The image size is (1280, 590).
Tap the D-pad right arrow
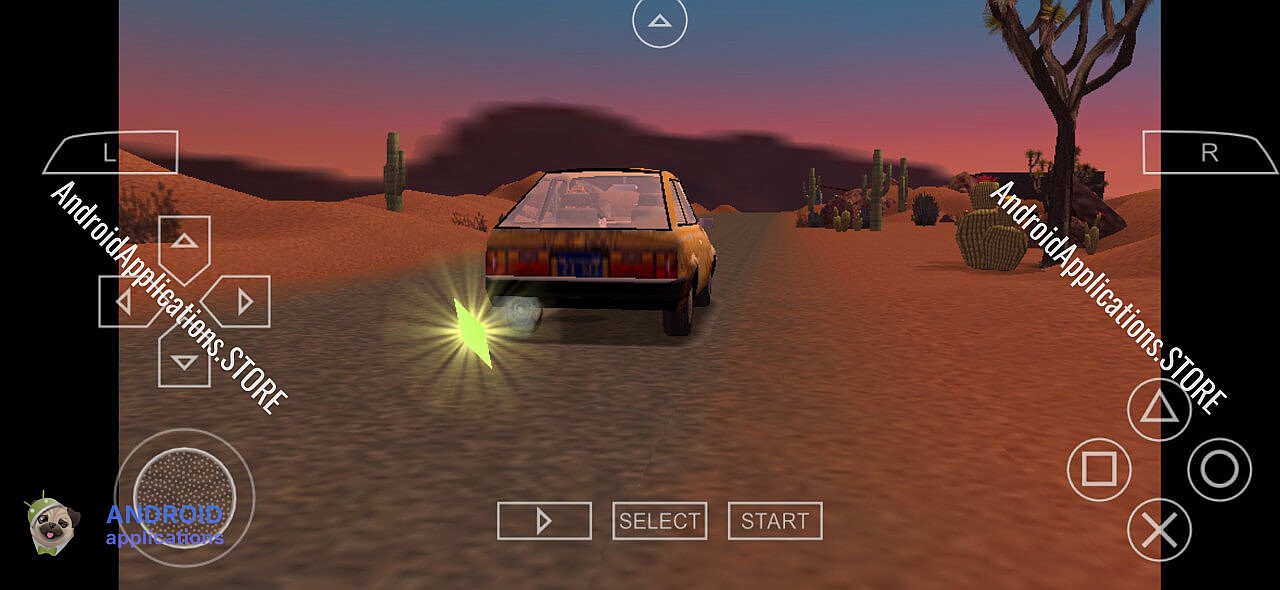(x=242, y=301)
